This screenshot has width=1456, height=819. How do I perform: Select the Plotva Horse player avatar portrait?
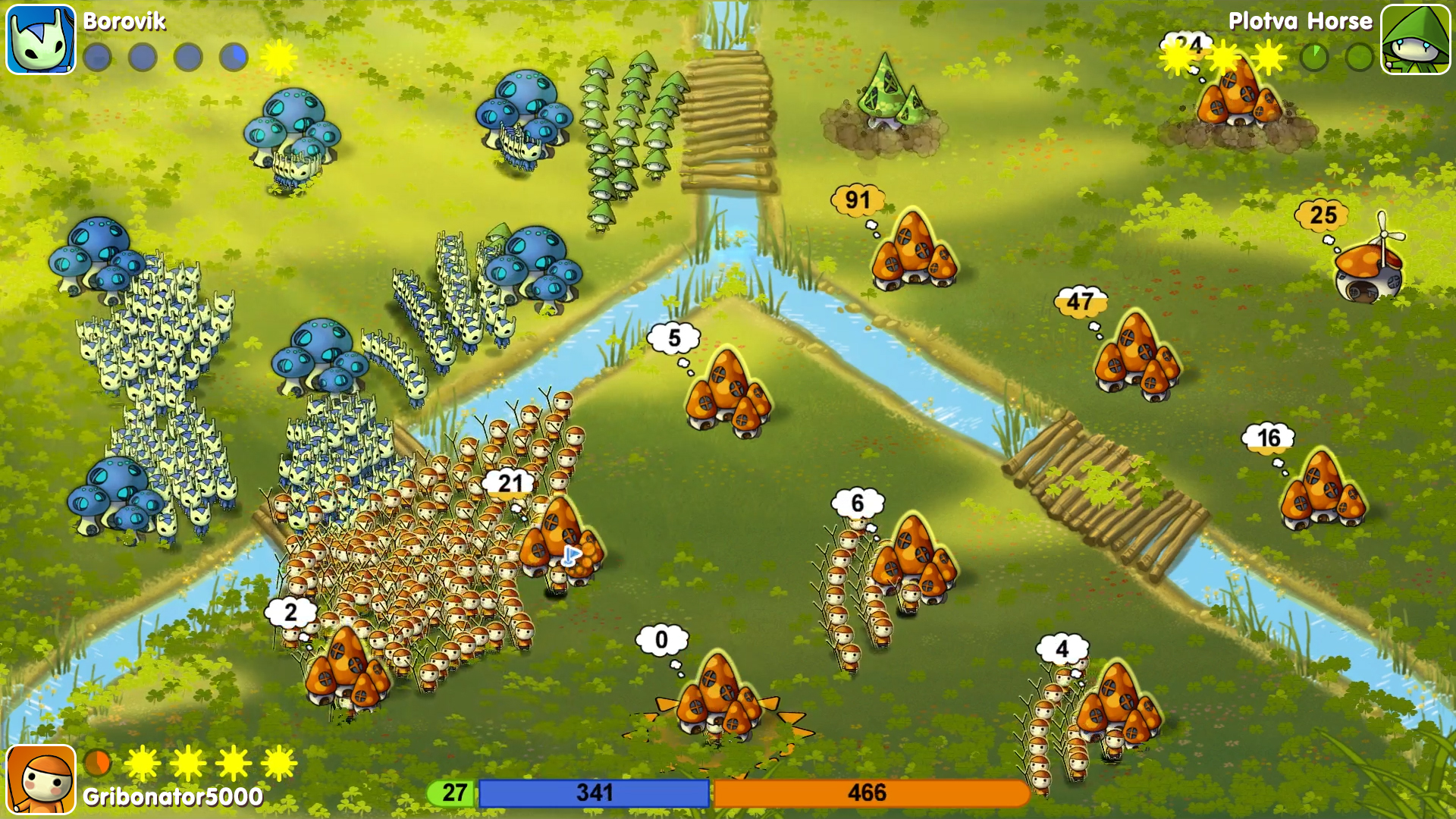pos(1420,38)
